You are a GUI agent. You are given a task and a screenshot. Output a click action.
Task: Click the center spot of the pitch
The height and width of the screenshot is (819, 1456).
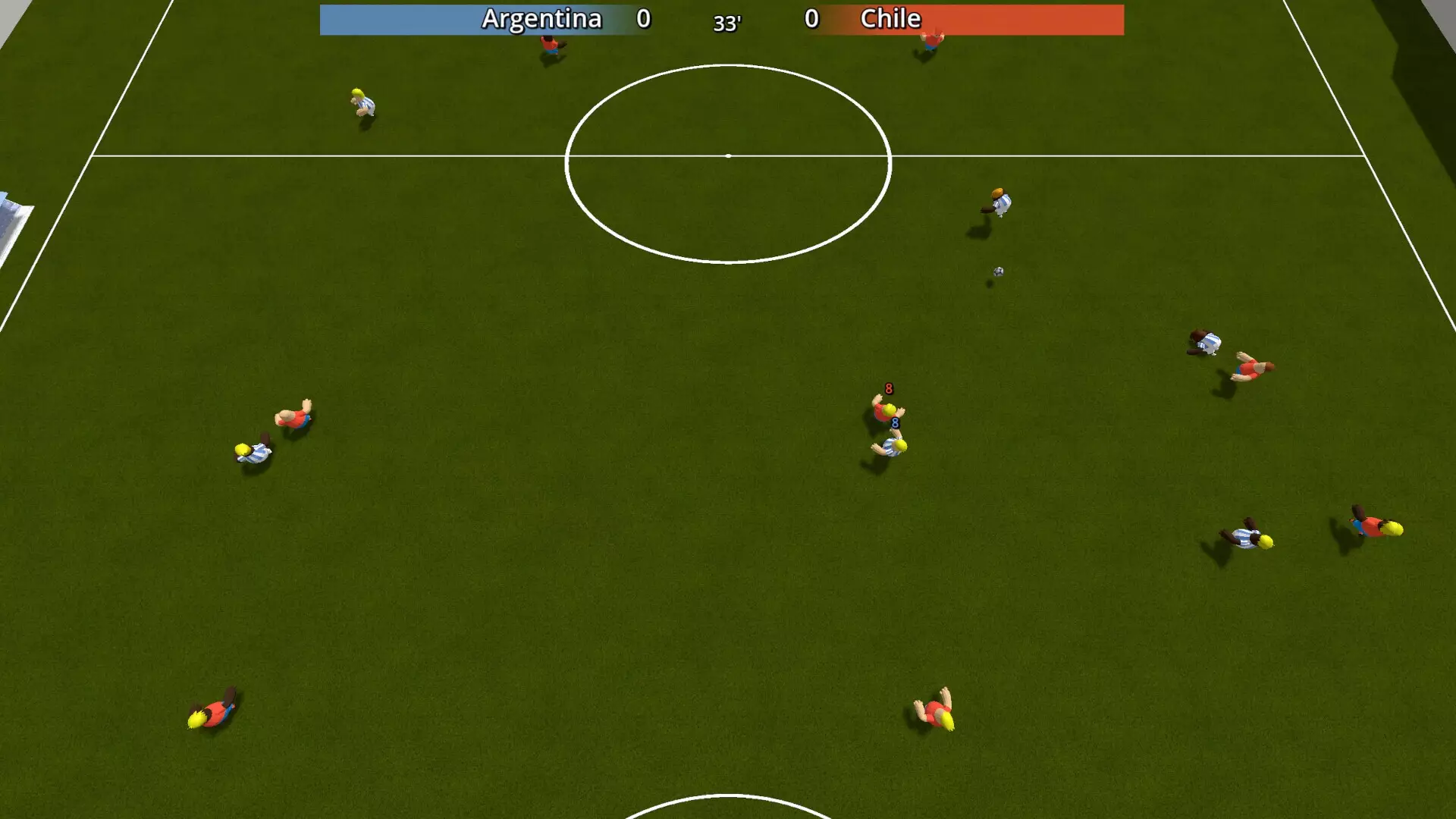coord(728,154)
